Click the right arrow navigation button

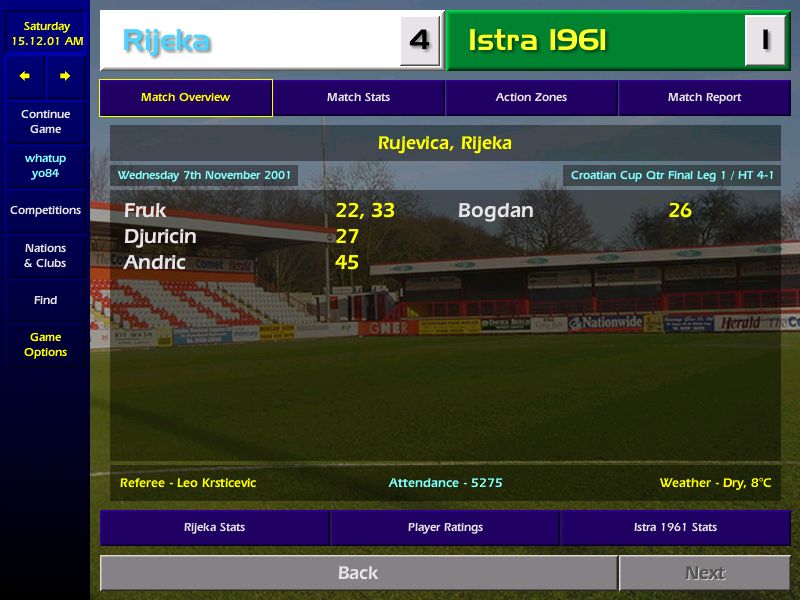coord(65,76)
